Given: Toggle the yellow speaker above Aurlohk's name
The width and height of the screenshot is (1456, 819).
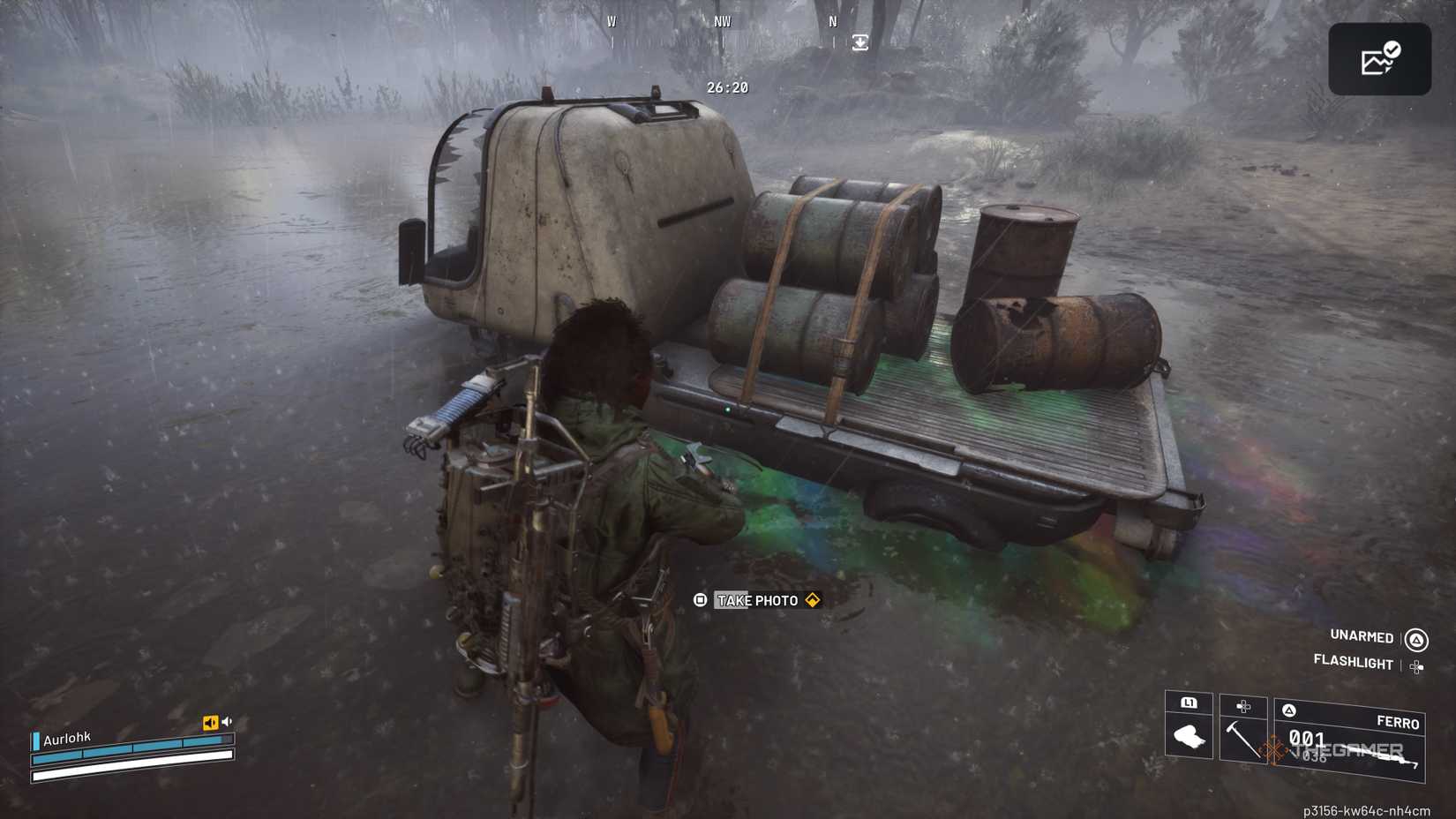Looking at the screenshot, I should pos(211,722).
